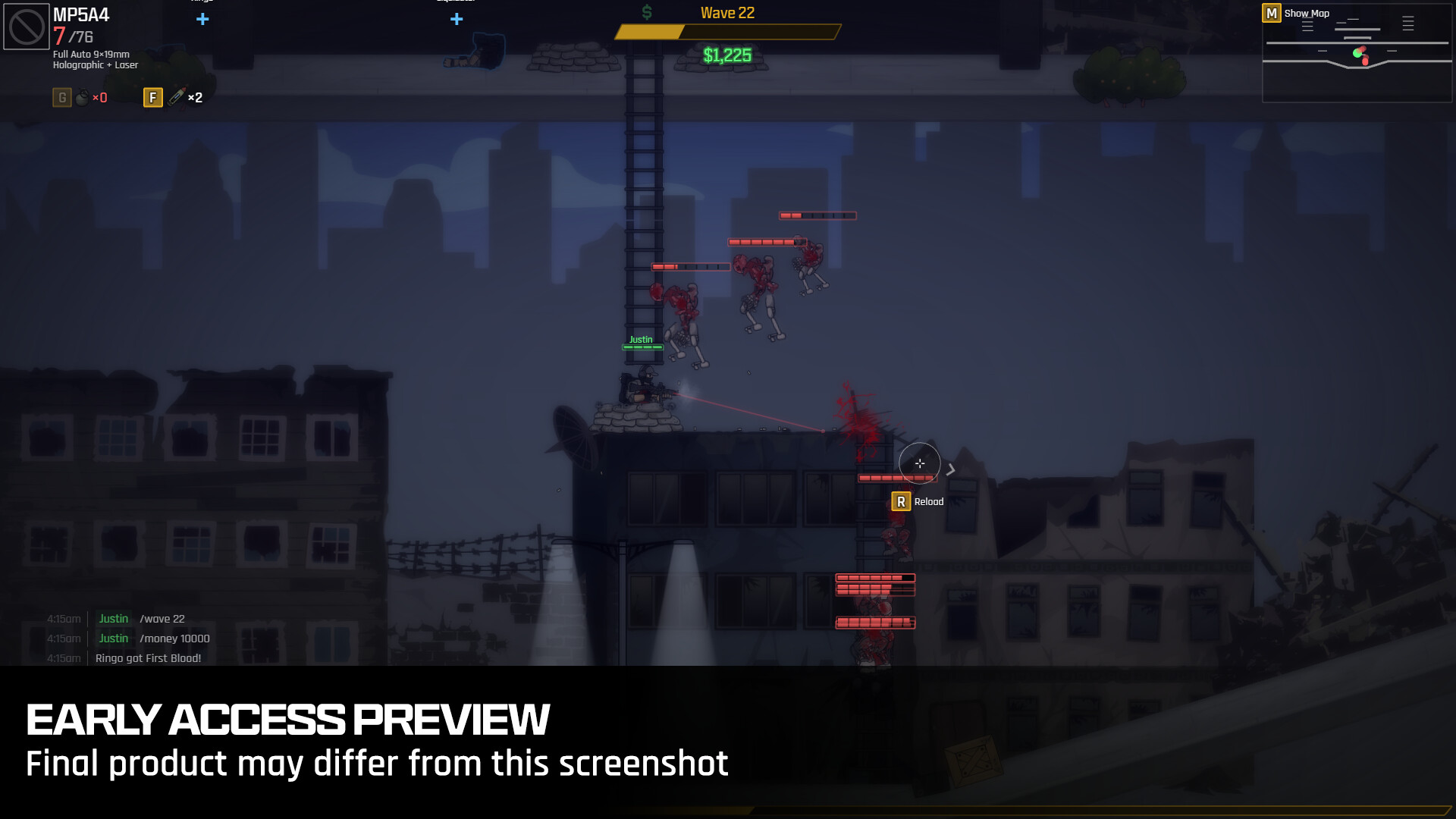Viewport: 1456px width, 819px height.
Task: Click the dollar sign on the Wave banner
Action: [x=647, y=12]
